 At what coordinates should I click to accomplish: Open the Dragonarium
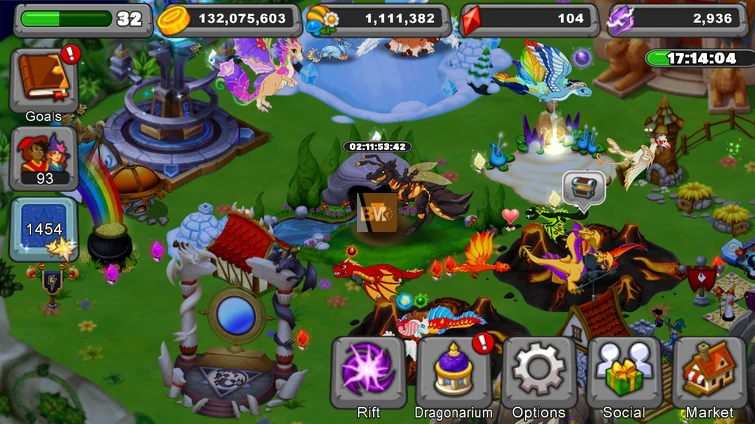pyautogui.click(x=453, y=374)
